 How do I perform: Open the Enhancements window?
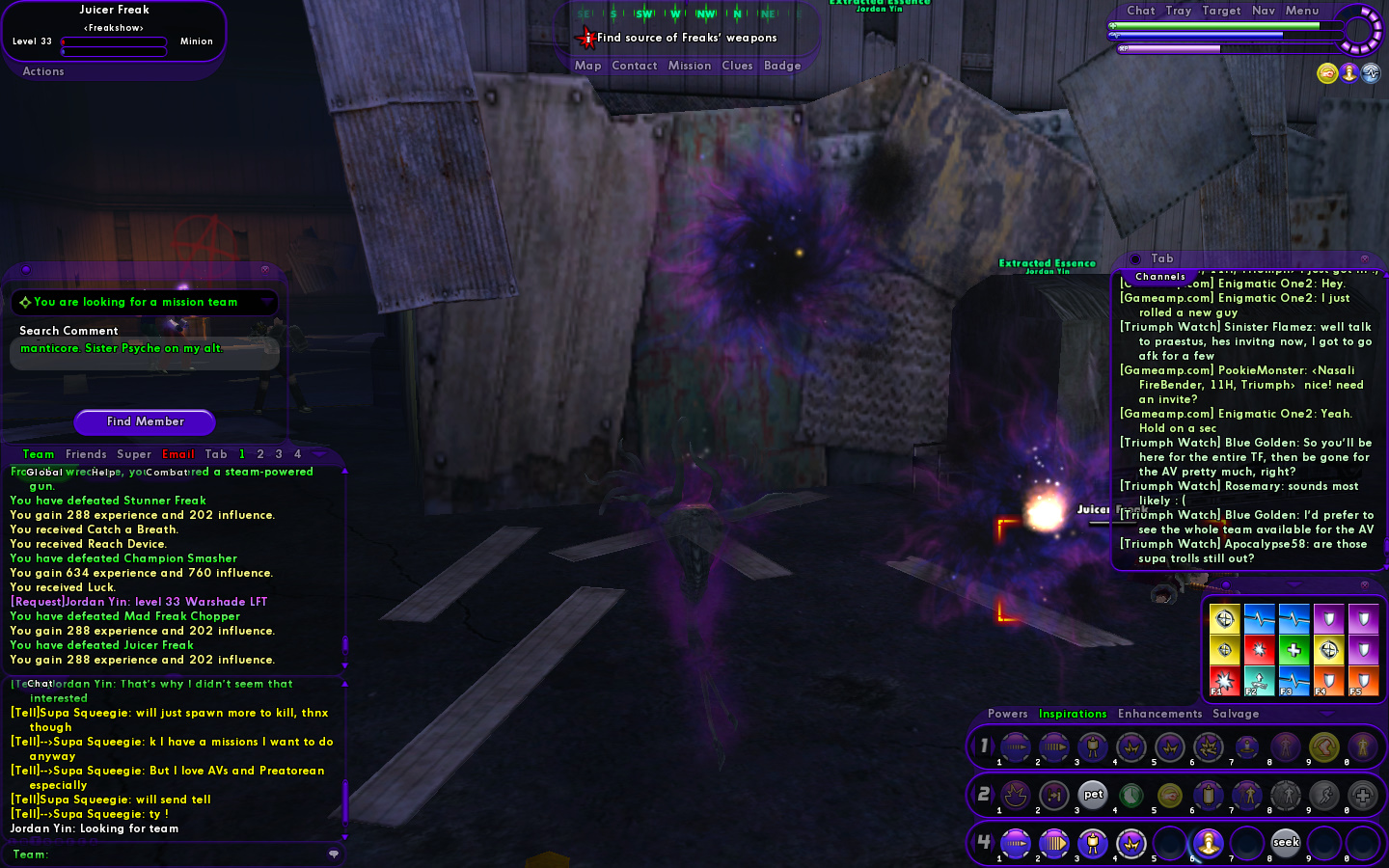tap(1159, 714)
